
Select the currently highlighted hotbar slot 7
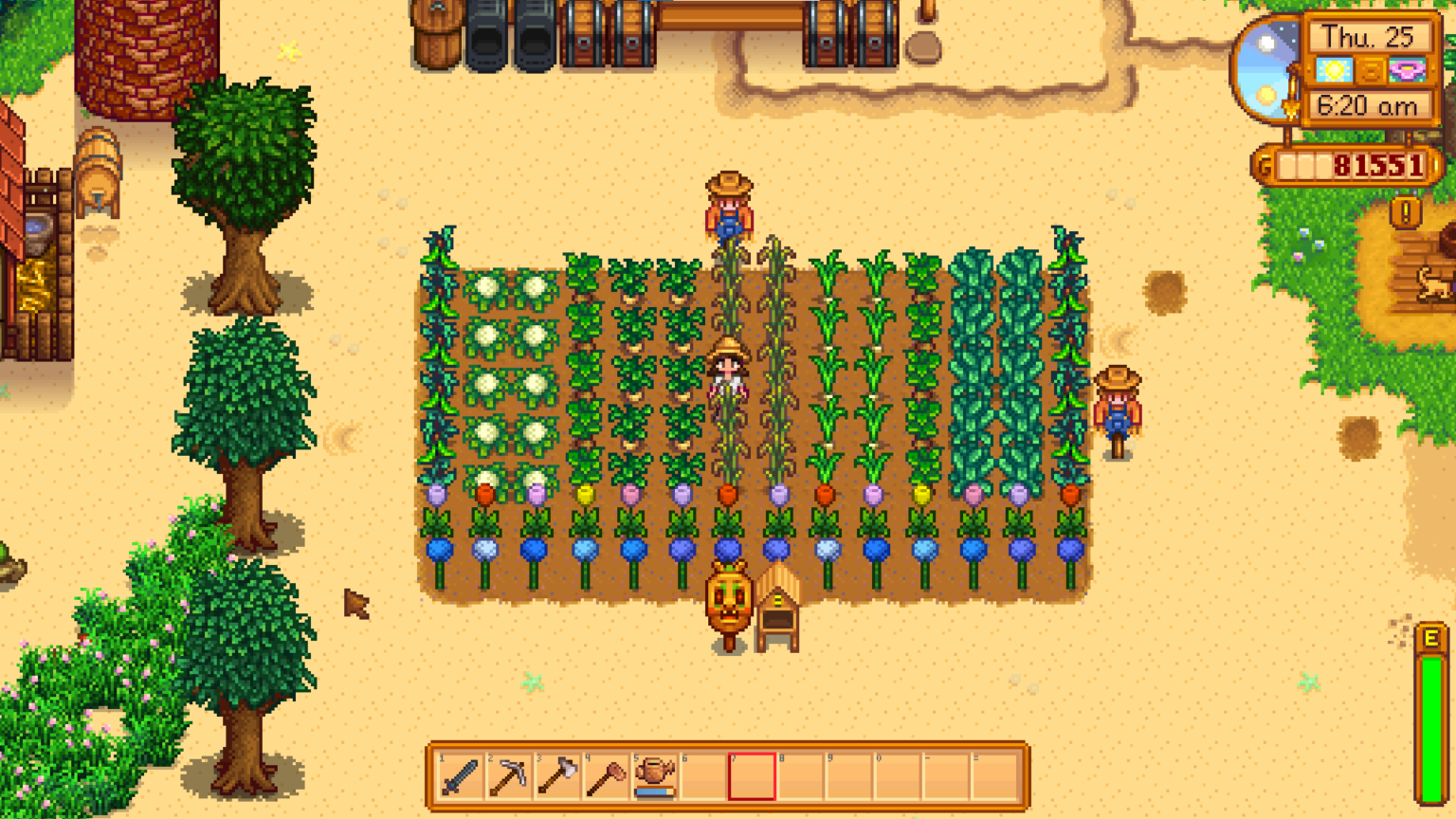[x=752, y=779]
